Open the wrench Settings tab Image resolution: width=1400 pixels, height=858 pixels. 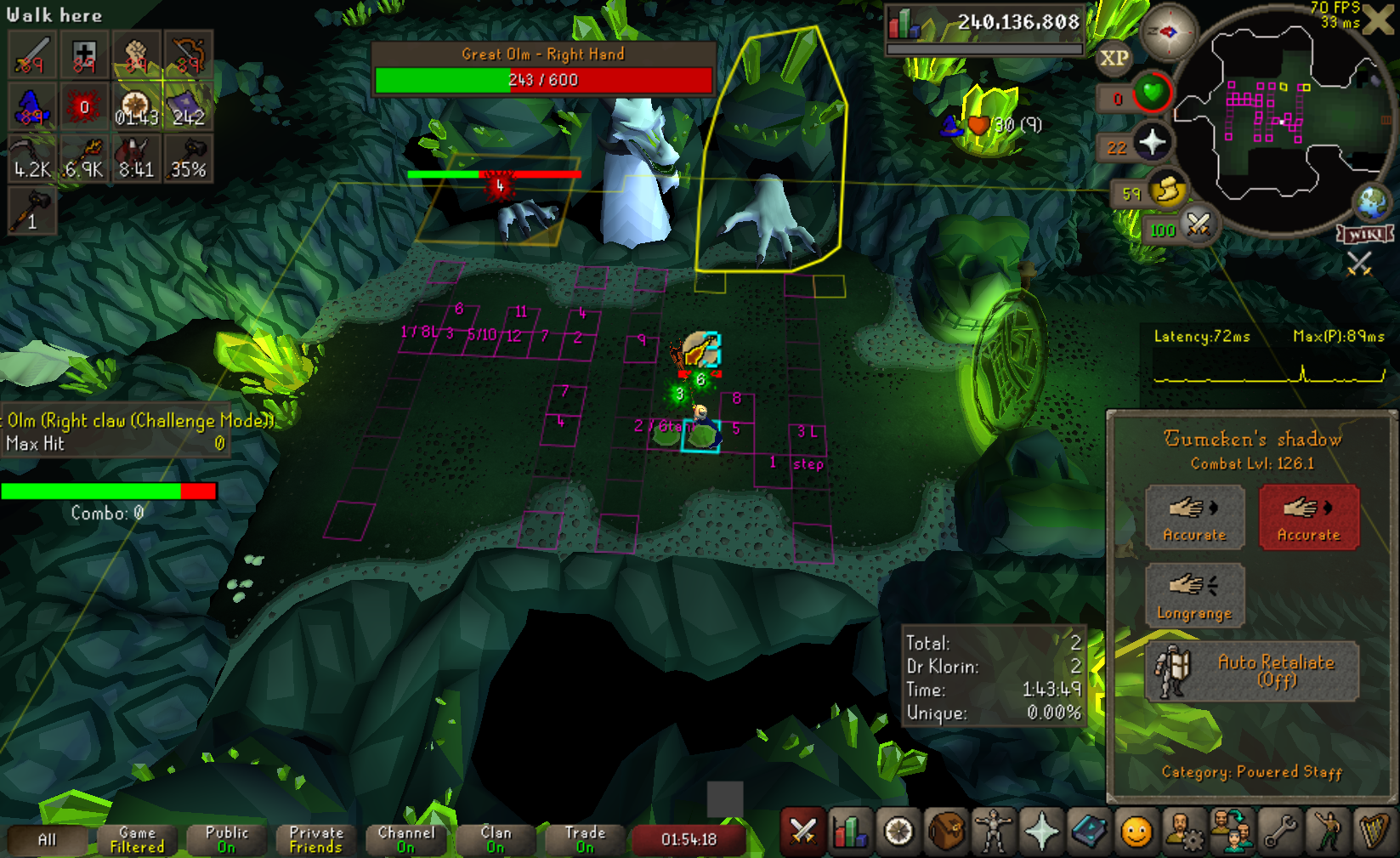point(1279,832)
